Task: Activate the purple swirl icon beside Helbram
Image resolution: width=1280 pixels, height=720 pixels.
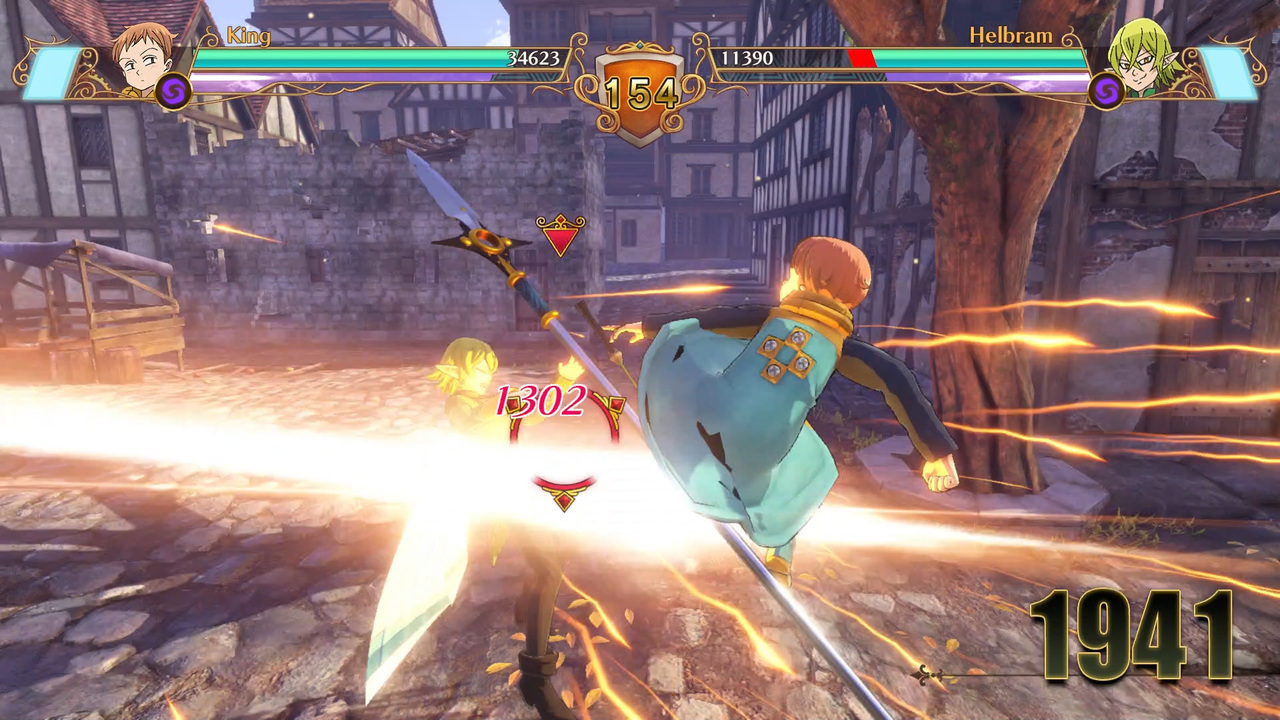Action: pos(1106,91)
